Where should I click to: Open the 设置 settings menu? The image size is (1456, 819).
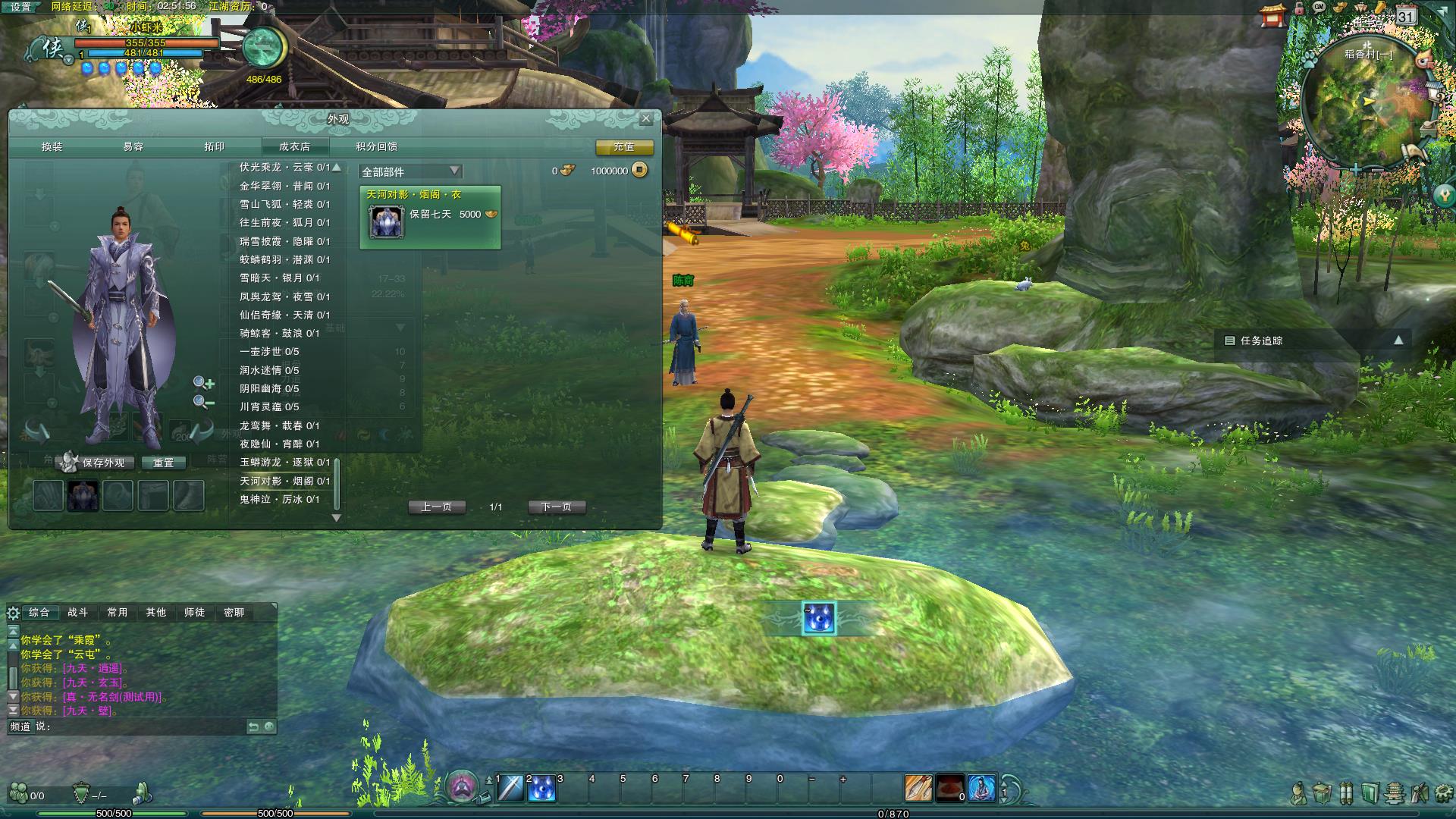(21, 7)
